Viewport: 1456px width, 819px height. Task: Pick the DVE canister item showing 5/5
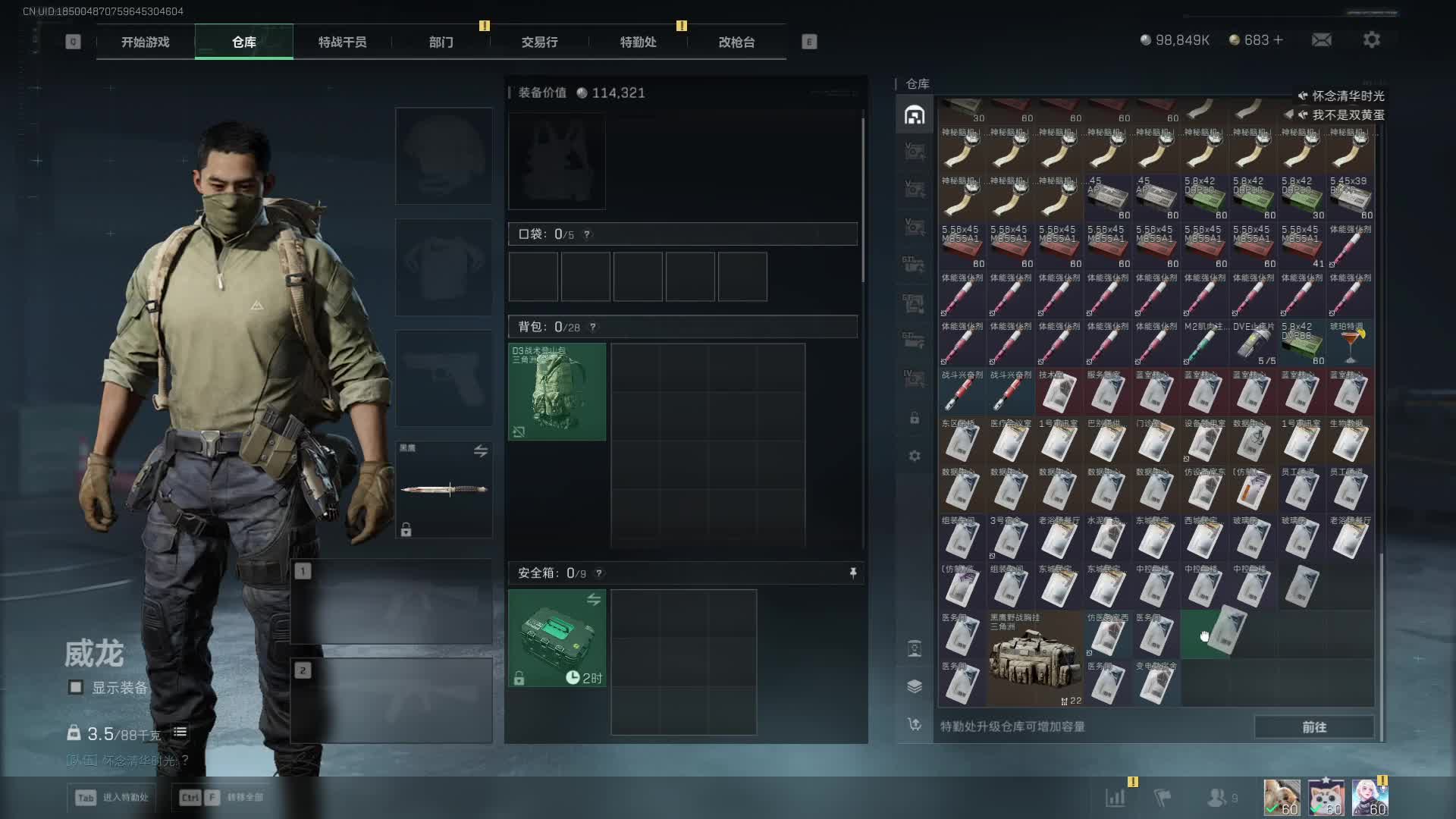pos(1254,344)
